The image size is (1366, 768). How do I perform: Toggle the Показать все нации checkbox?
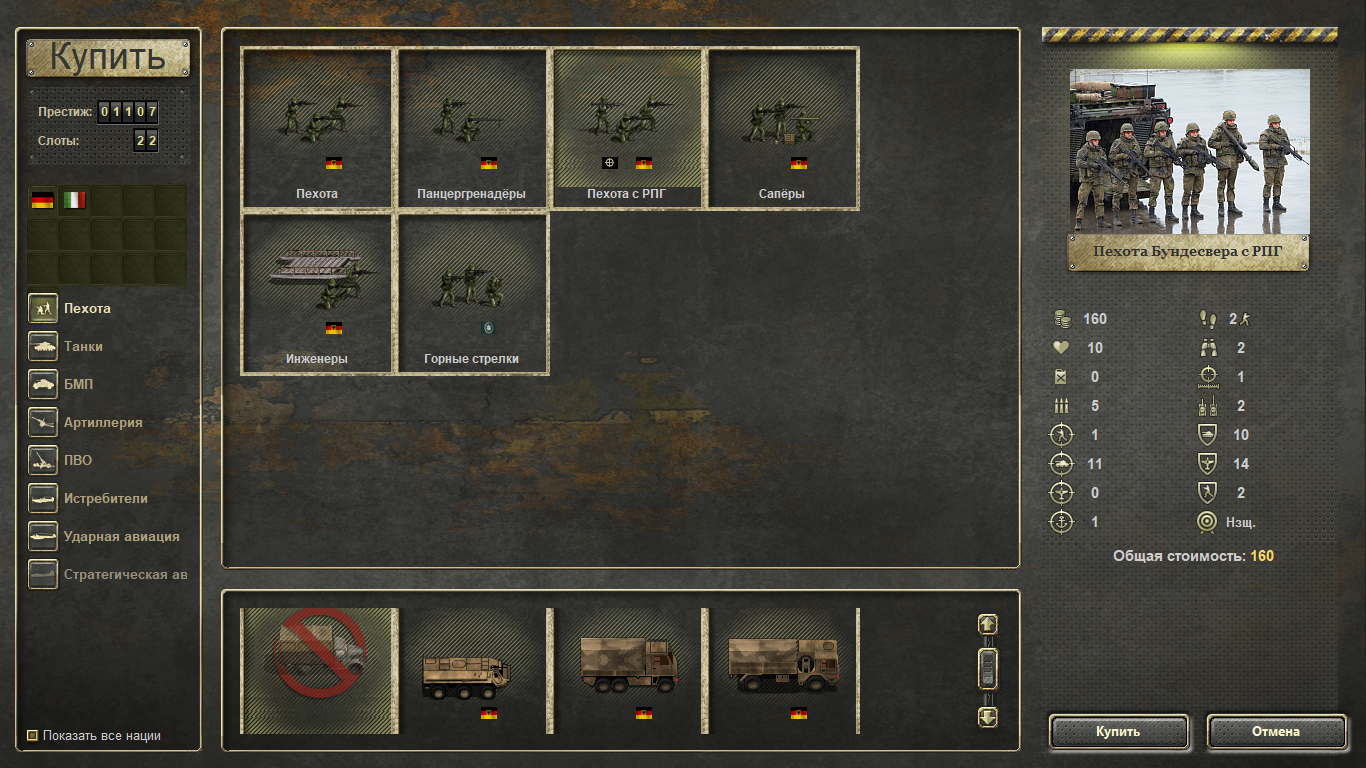(x=33, y=736)
